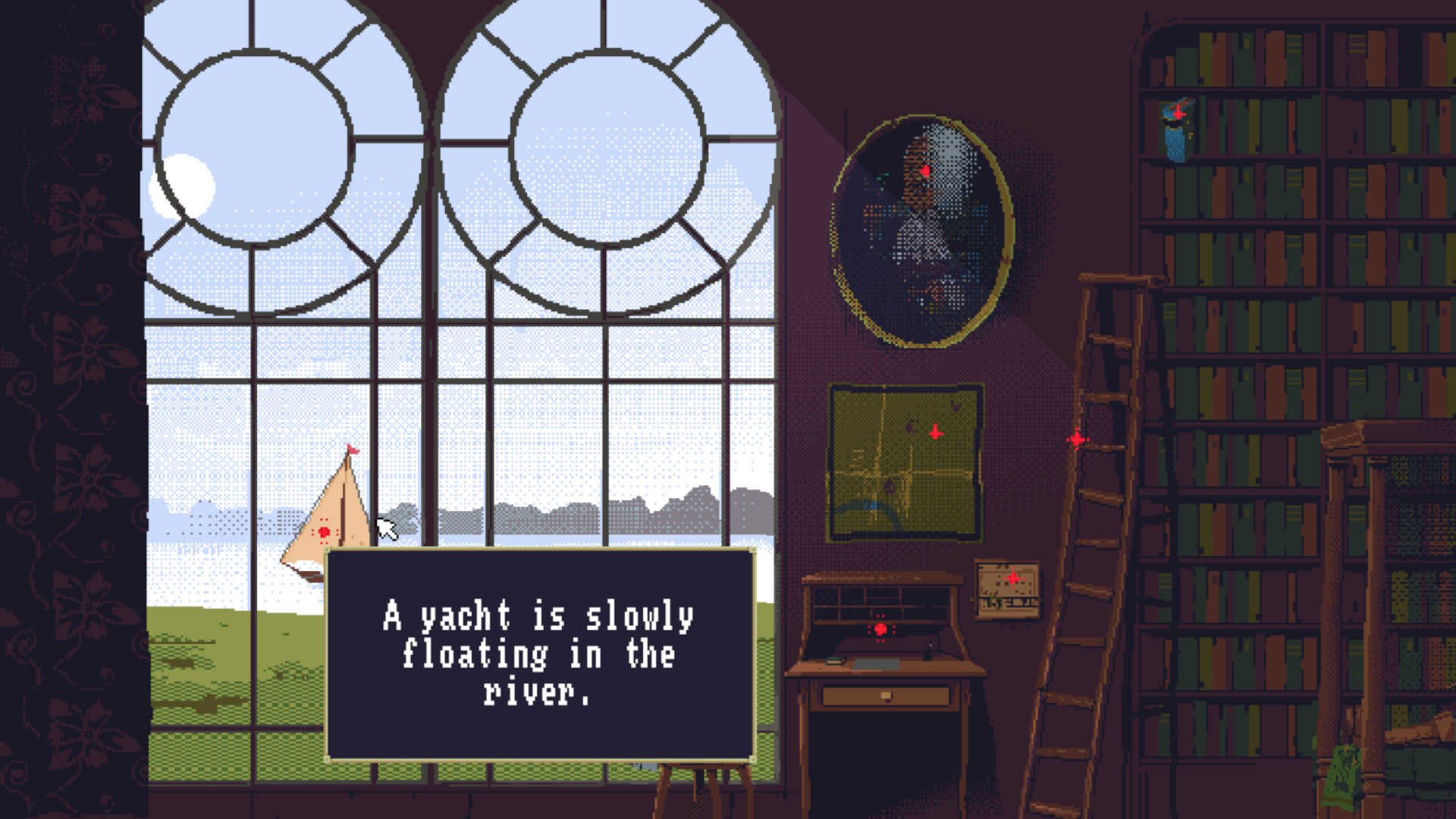Click the notebook lying on the desk
The height and width of the screenshot is (819, 1456).
(x=834, y=661)
